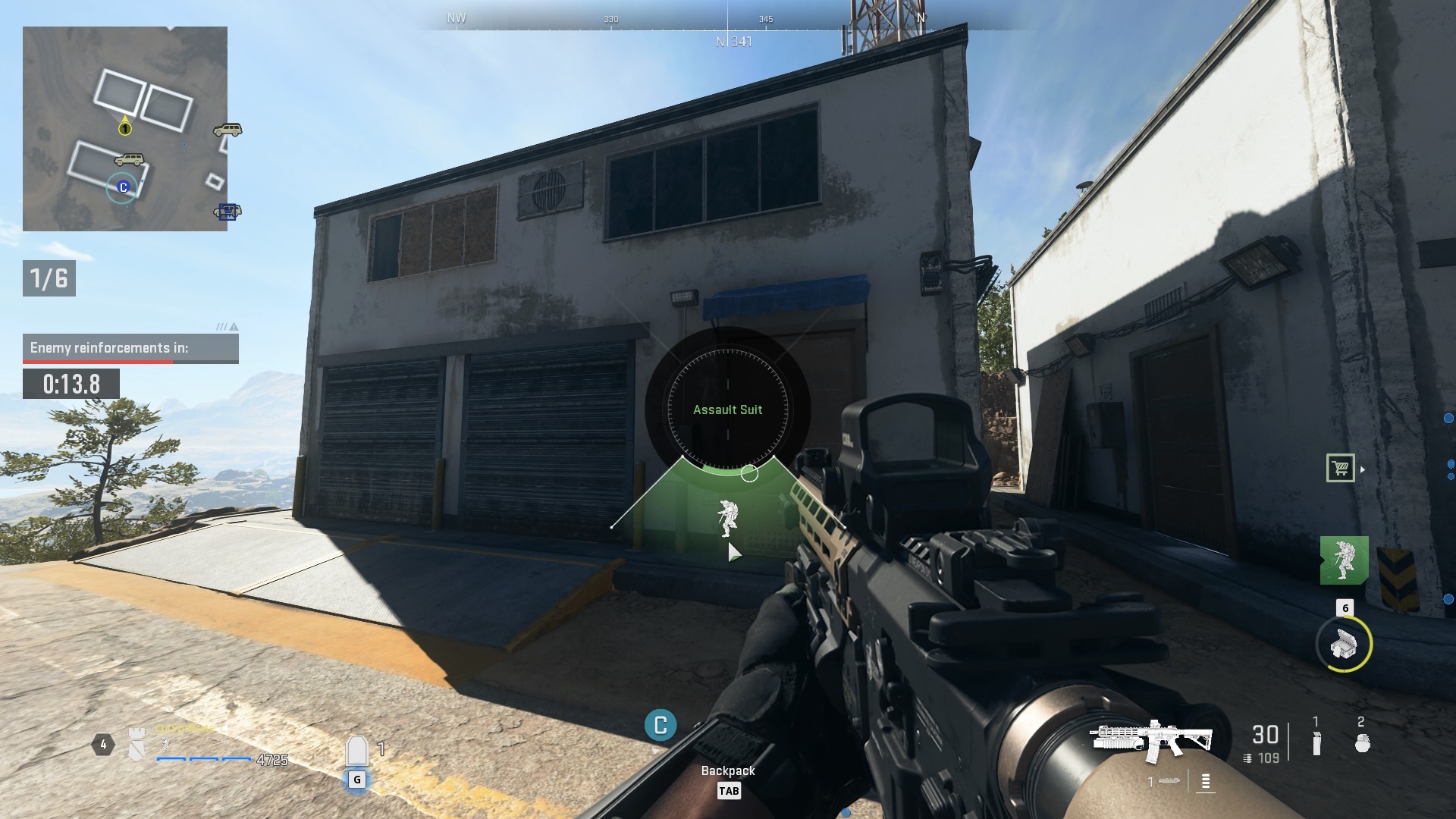
Task: Click the Assault Suit text label
Action: coord(729,409)
